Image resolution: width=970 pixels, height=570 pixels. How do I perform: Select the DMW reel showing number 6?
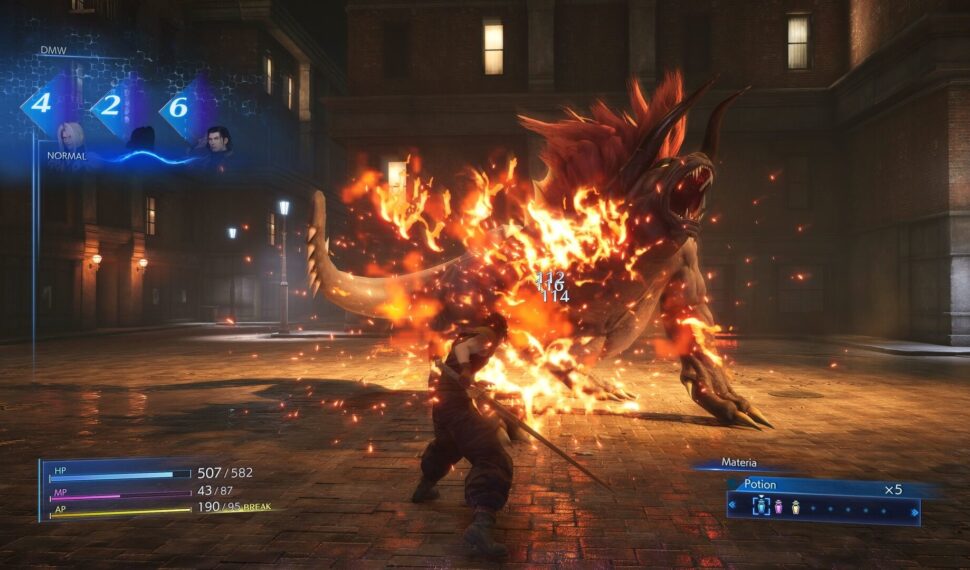(177, 106)
